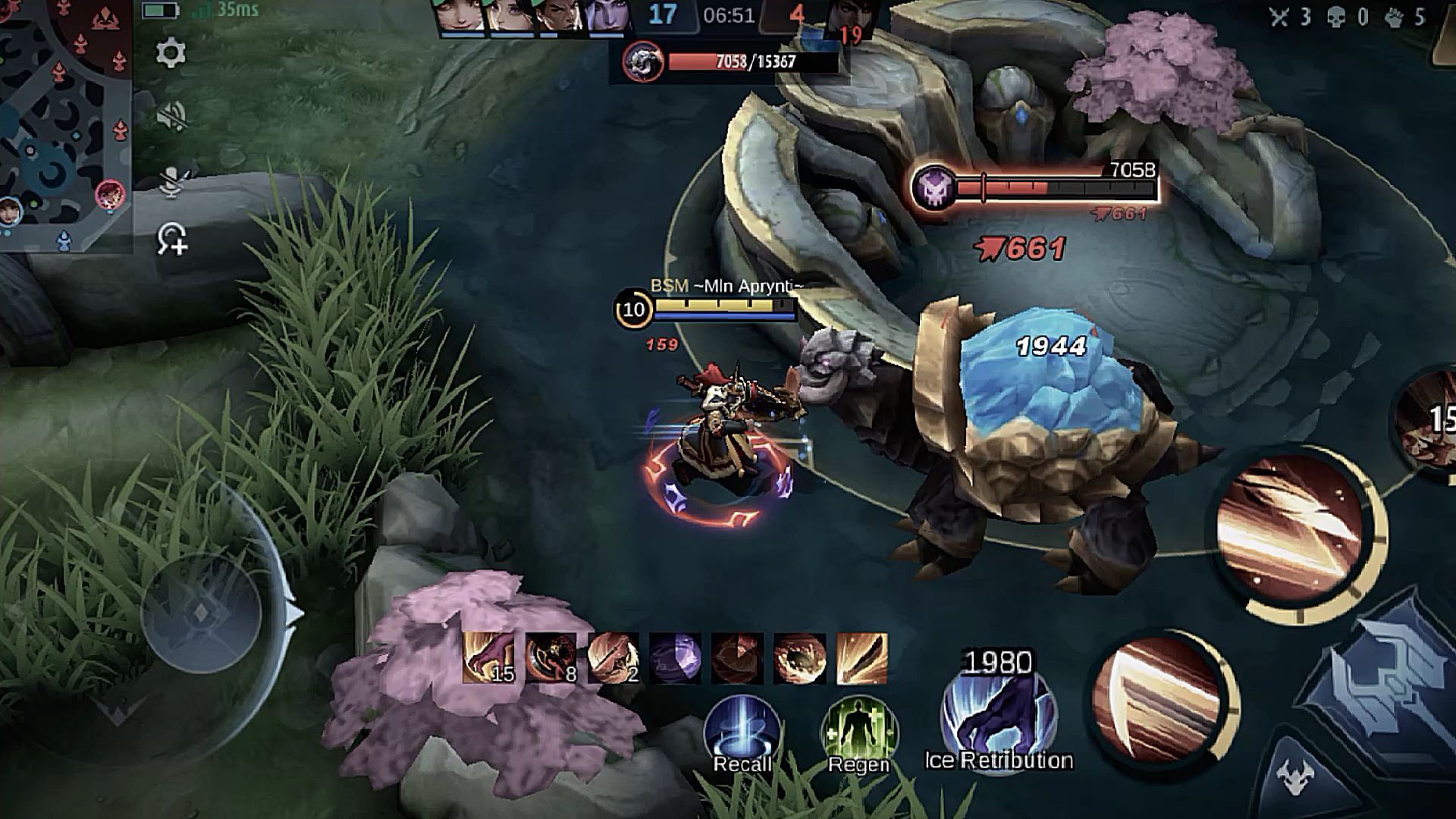Toggle the muted speaker icon
This screenshot has width=1456, height=819.
(x=171, y=116)
